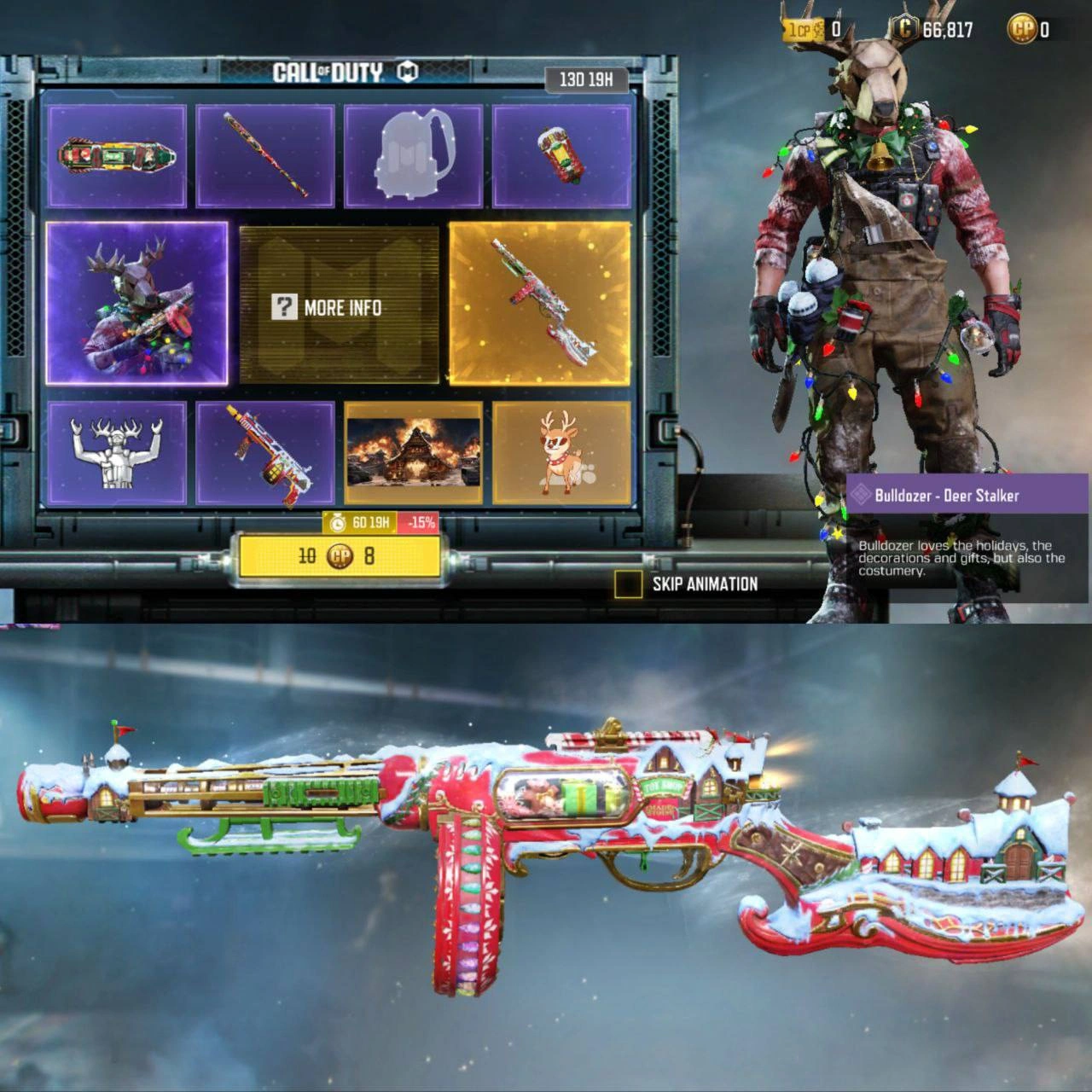This screenshot has height=1092, width=1092.
Task: View the blue and red SMG reward
Action: pyautogui.click(x=265, y=454)
